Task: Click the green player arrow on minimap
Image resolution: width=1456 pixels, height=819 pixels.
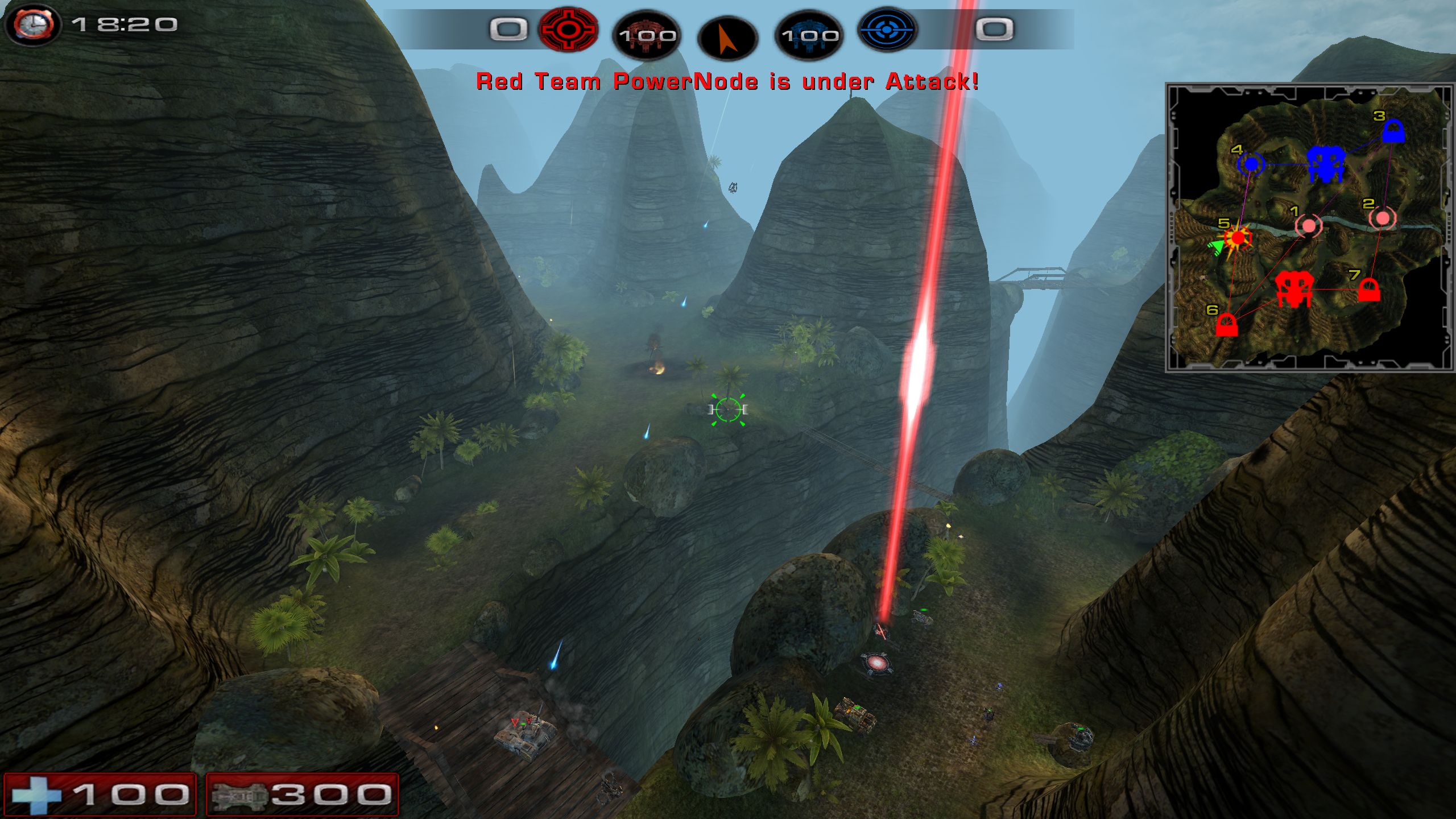Action: click(x=1216, y=247)
